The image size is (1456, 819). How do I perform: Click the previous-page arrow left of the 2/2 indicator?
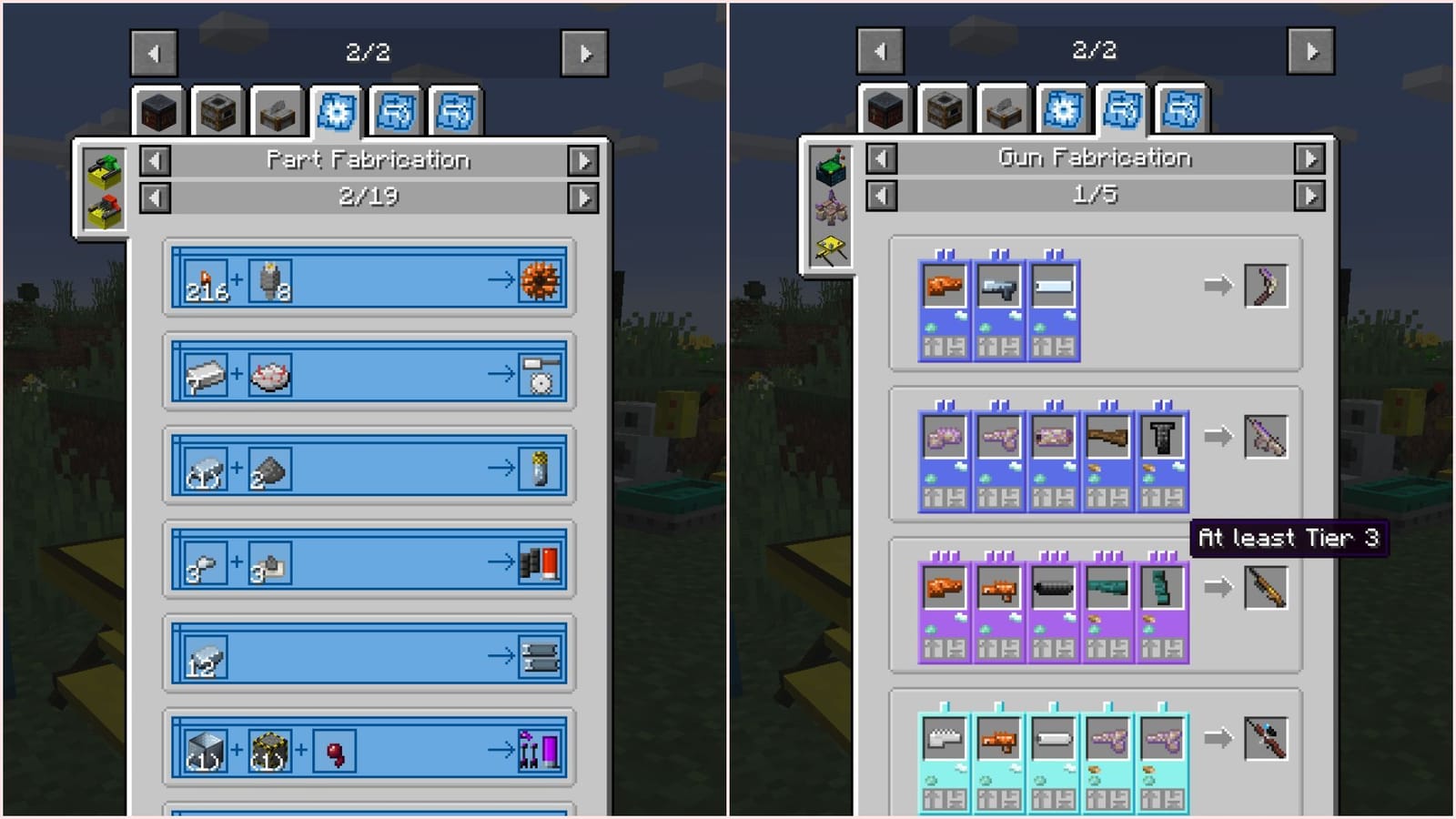(x=153, y=51)
